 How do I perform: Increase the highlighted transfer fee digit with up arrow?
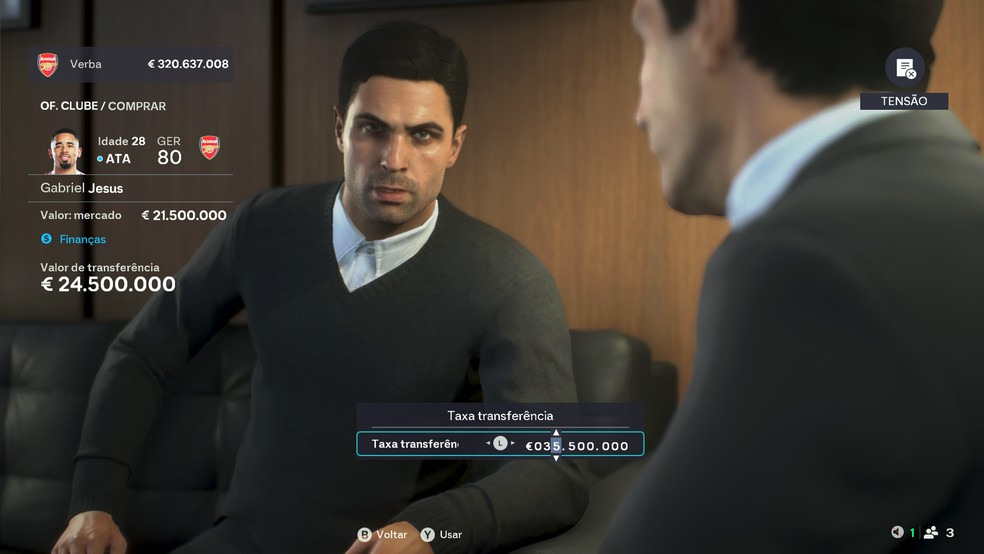[557, 432]
